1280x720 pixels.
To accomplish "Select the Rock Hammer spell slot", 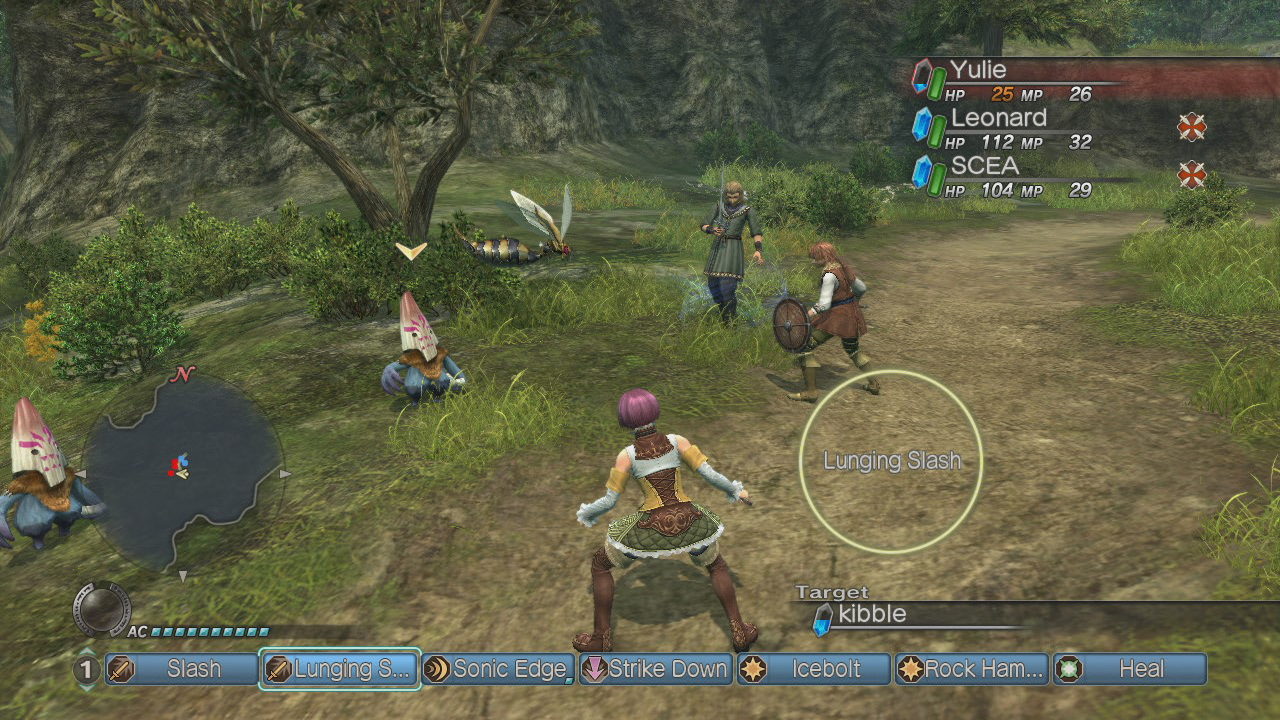I will tap(972, 669).
